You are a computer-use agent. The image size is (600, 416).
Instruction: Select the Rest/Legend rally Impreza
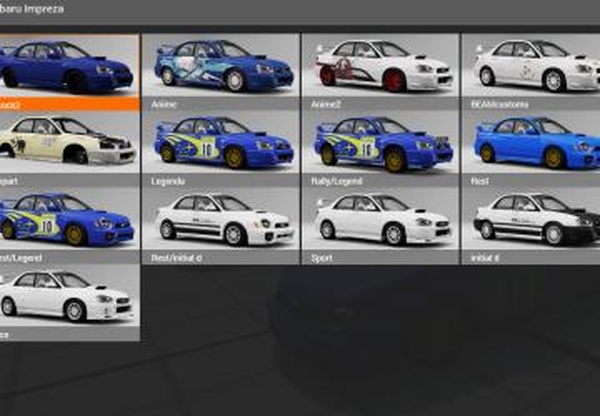(69, 221)
